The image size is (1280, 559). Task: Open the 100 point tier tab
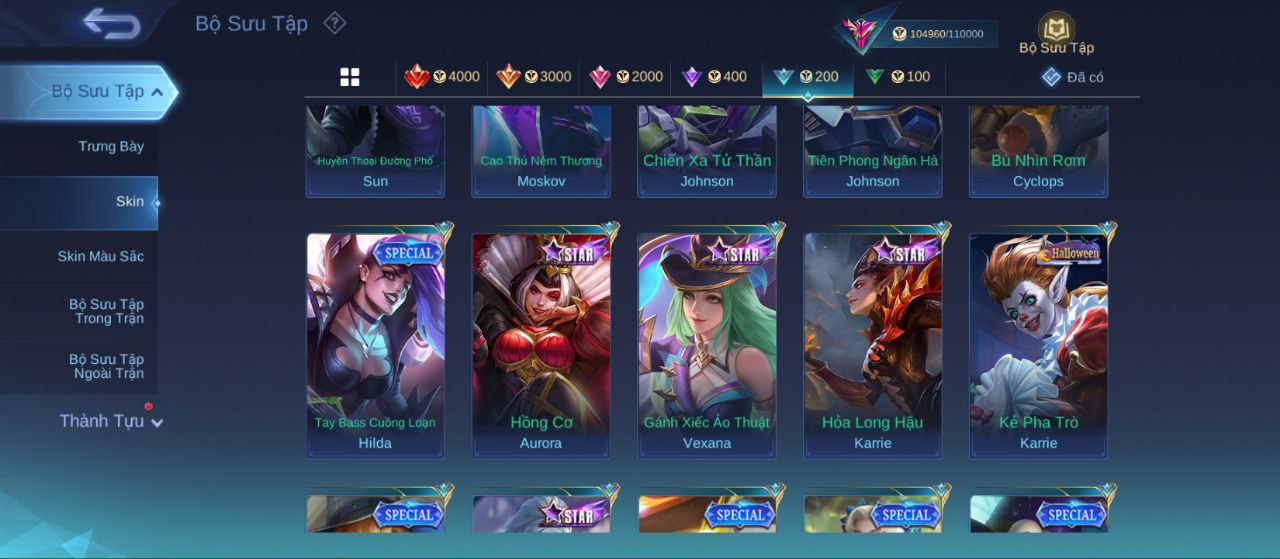(898, 77)
